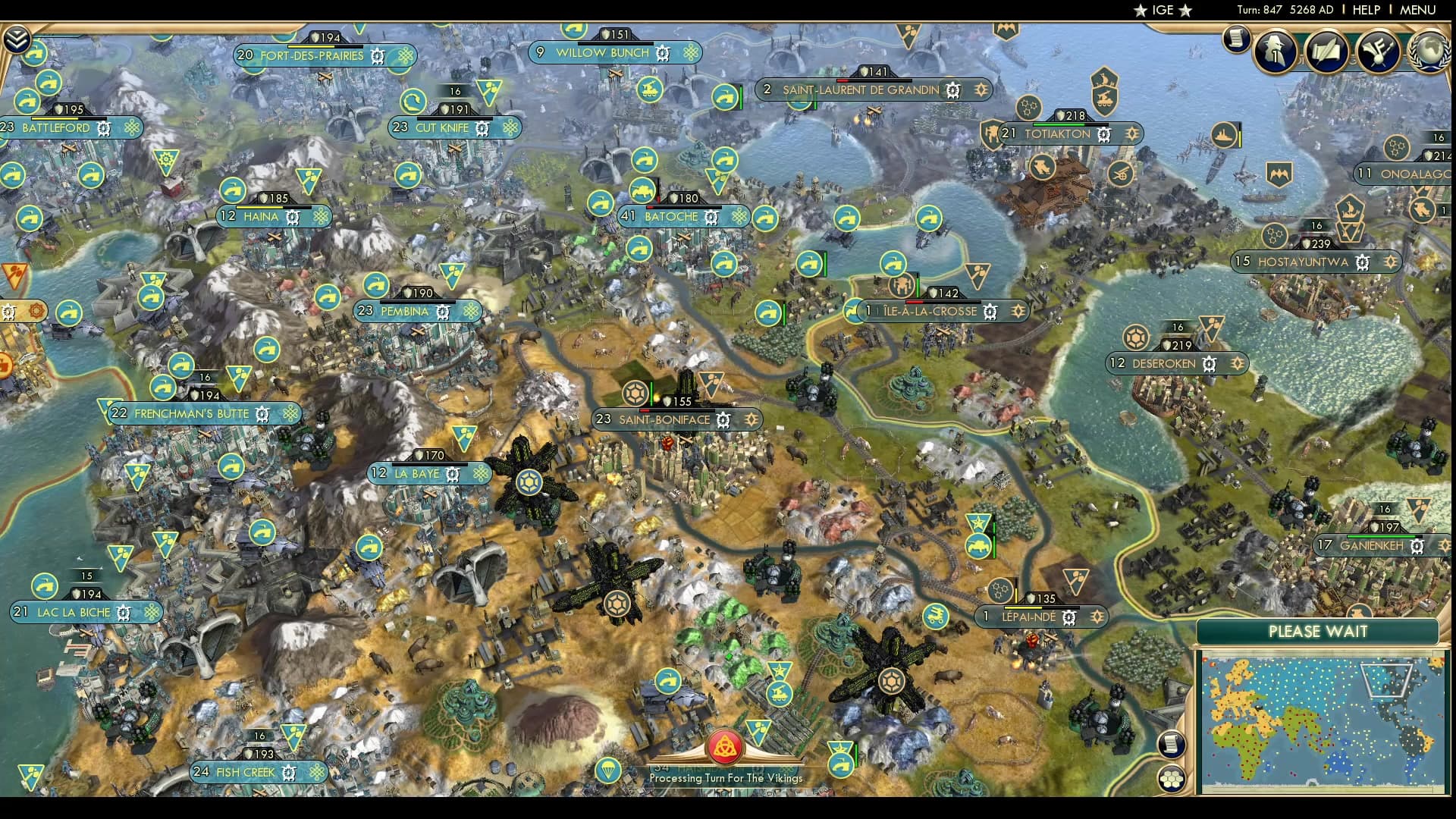
Task: Click Batoche's production icon on its city banner
Action: pyautogui.click(x=711, y=217)
